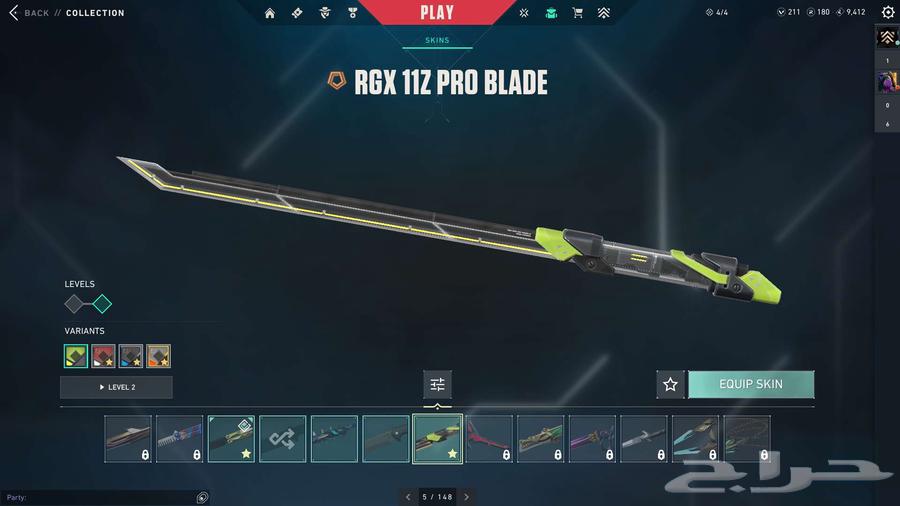900x506 pixels.
Task: Switch to the Skins tab
Action: (x=437, y=41)
